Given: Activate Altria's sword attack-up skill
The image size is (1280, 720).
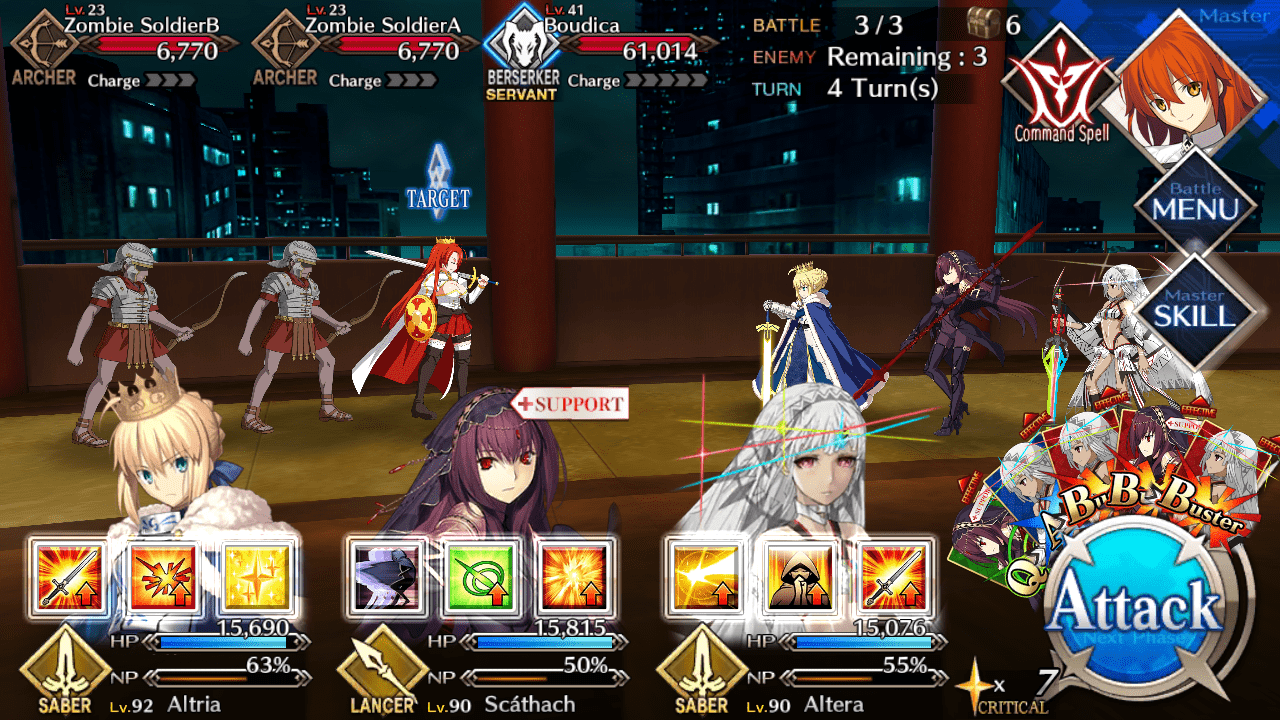Looking at the screenshot, I should (68, 578).
